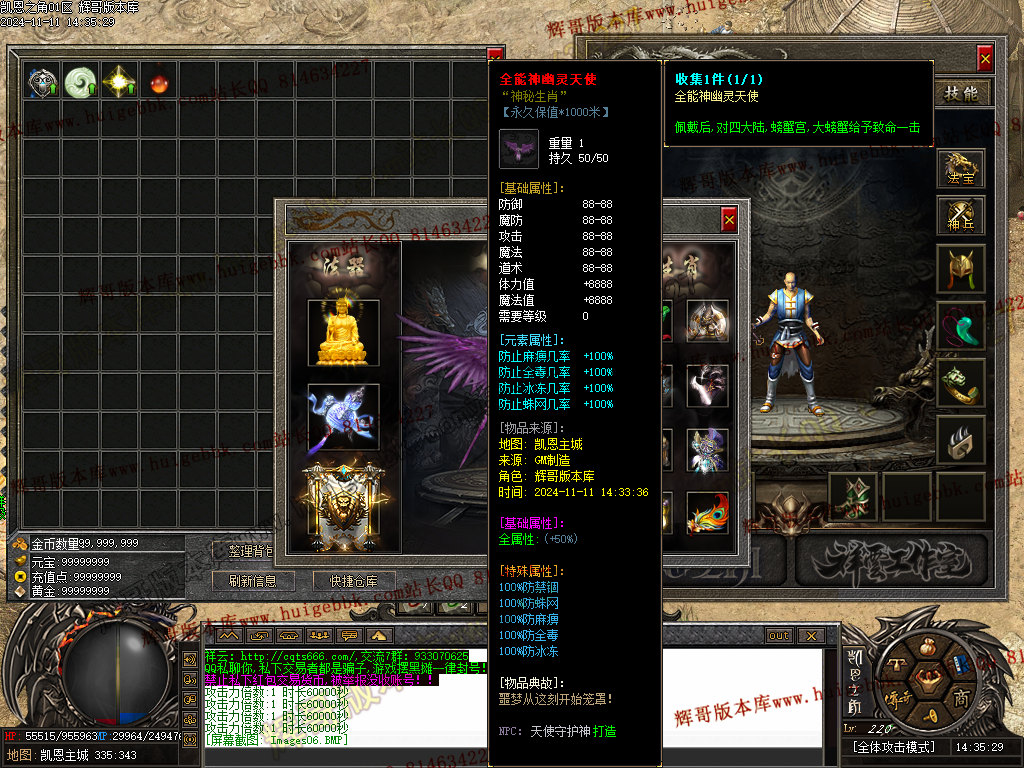Pick the glowing yellow star gem
Image resolution: width=1024 pixels, height=768 pixels.
[x=119, y=82]
